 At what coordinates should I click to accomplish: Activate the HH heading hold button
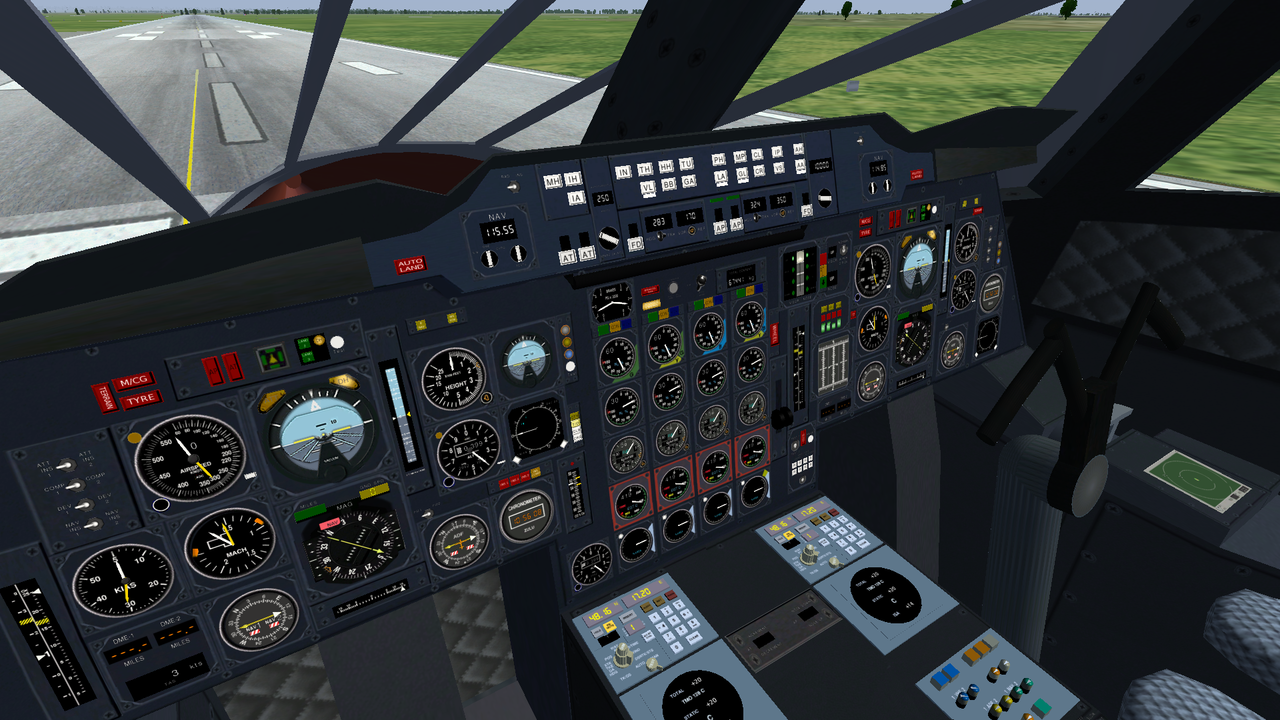tap(666, 166)
